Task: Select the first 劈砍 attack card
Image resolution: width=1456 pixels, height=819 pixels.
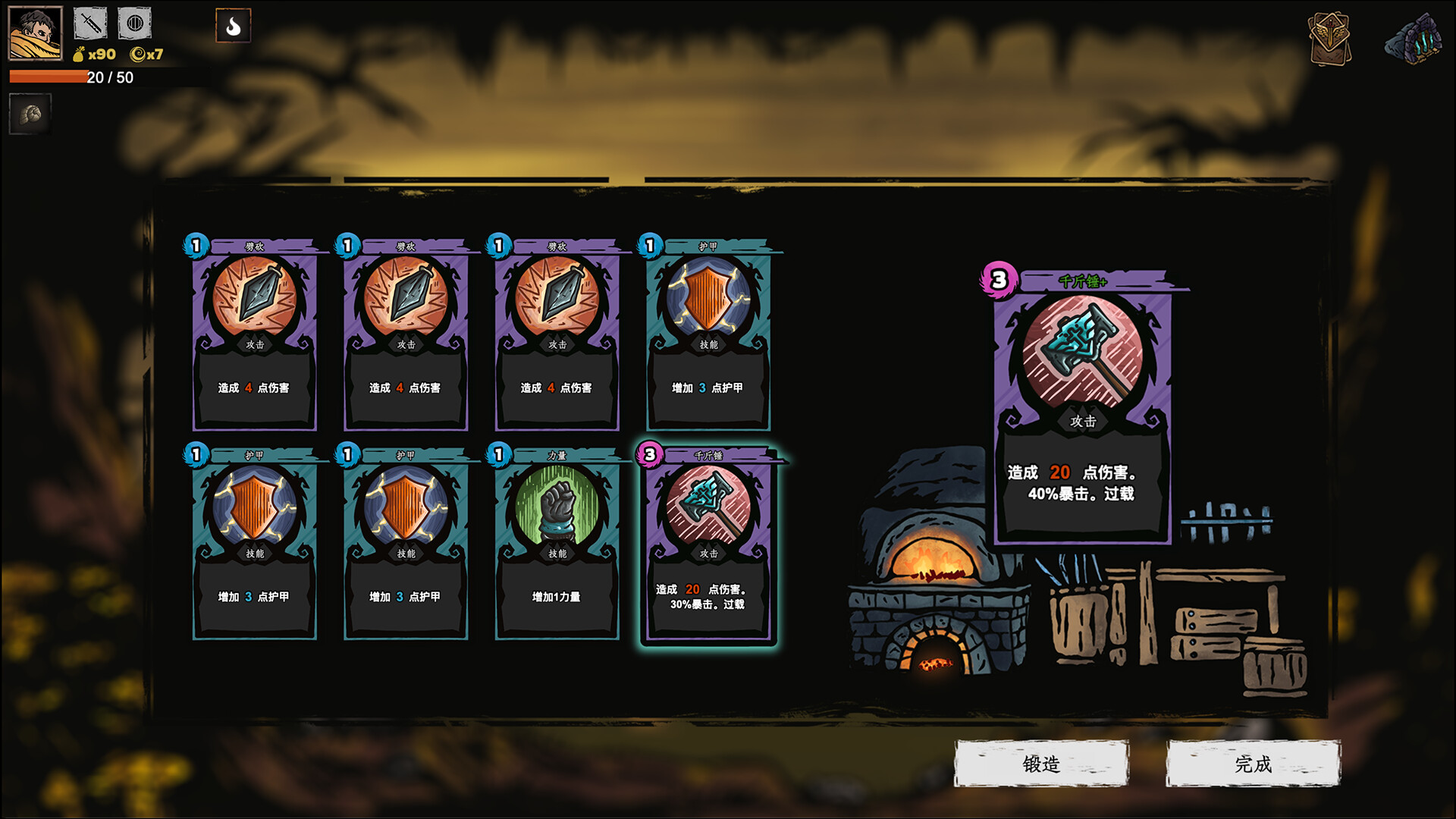Action: pos(255,334)
